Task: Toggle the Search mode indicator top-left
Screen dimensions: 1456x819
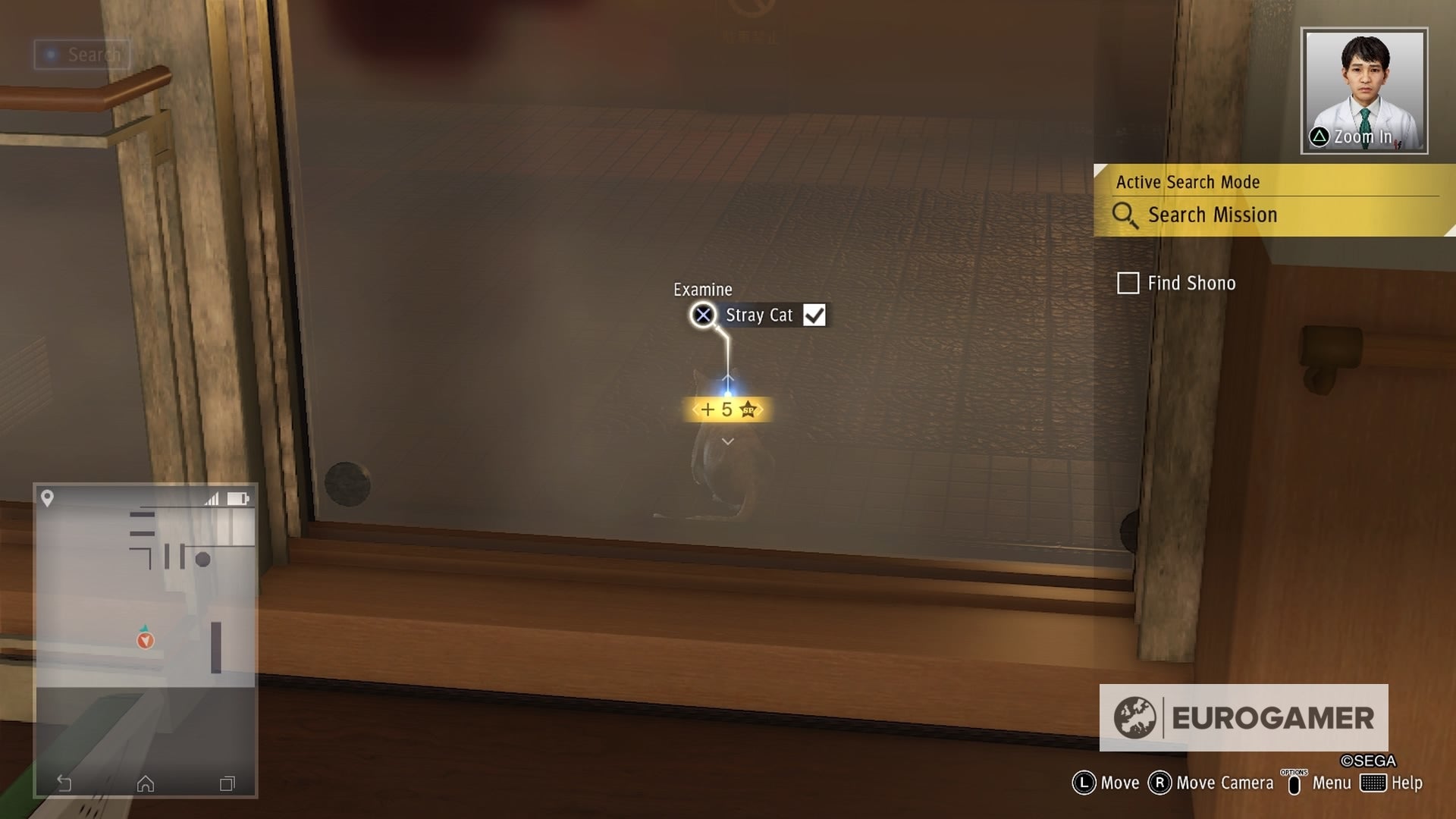Action: coord(81,55)
